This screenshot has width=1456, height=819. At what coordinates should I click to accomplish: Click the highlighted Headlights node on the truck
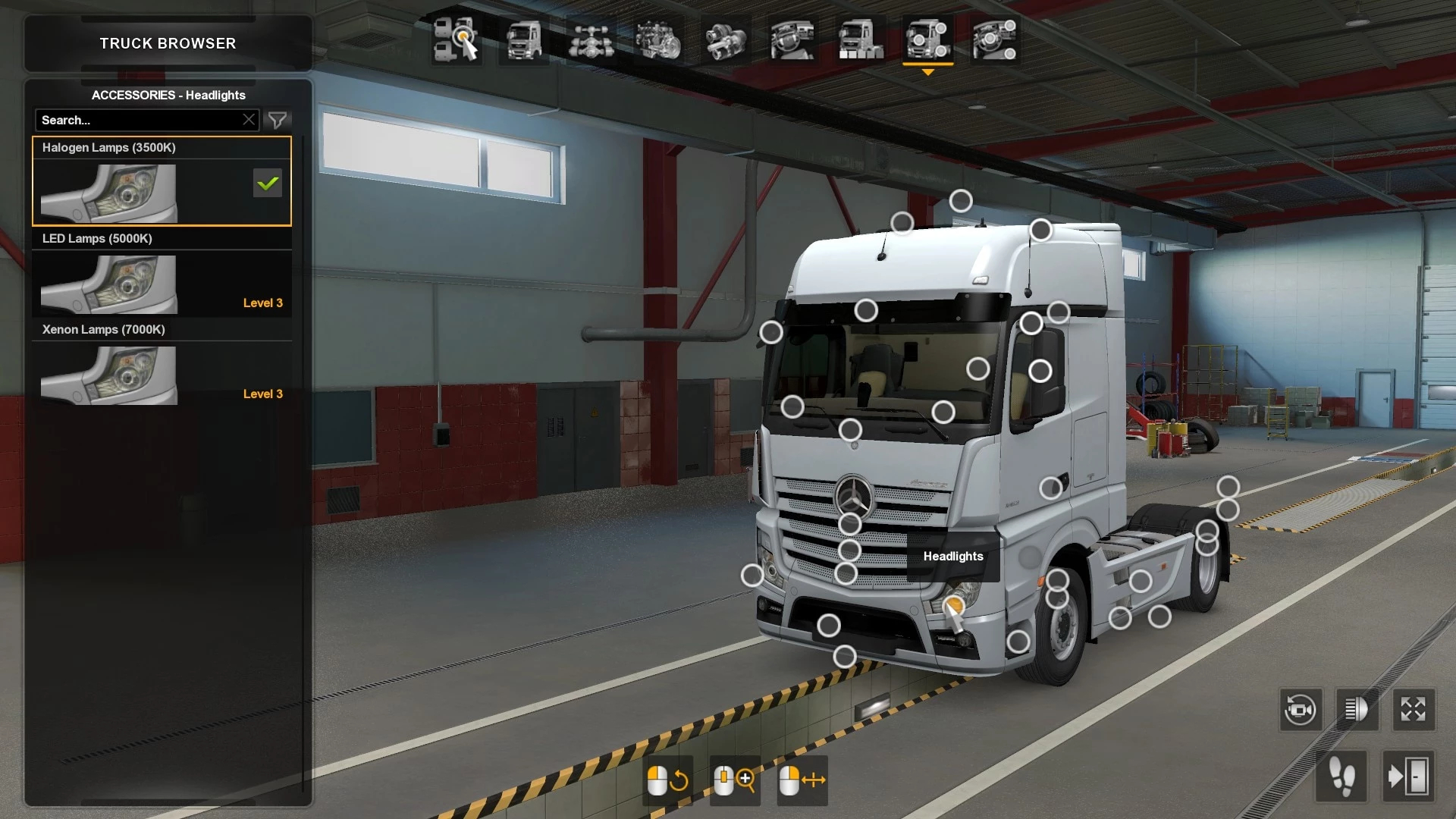[x=954, y=604]
